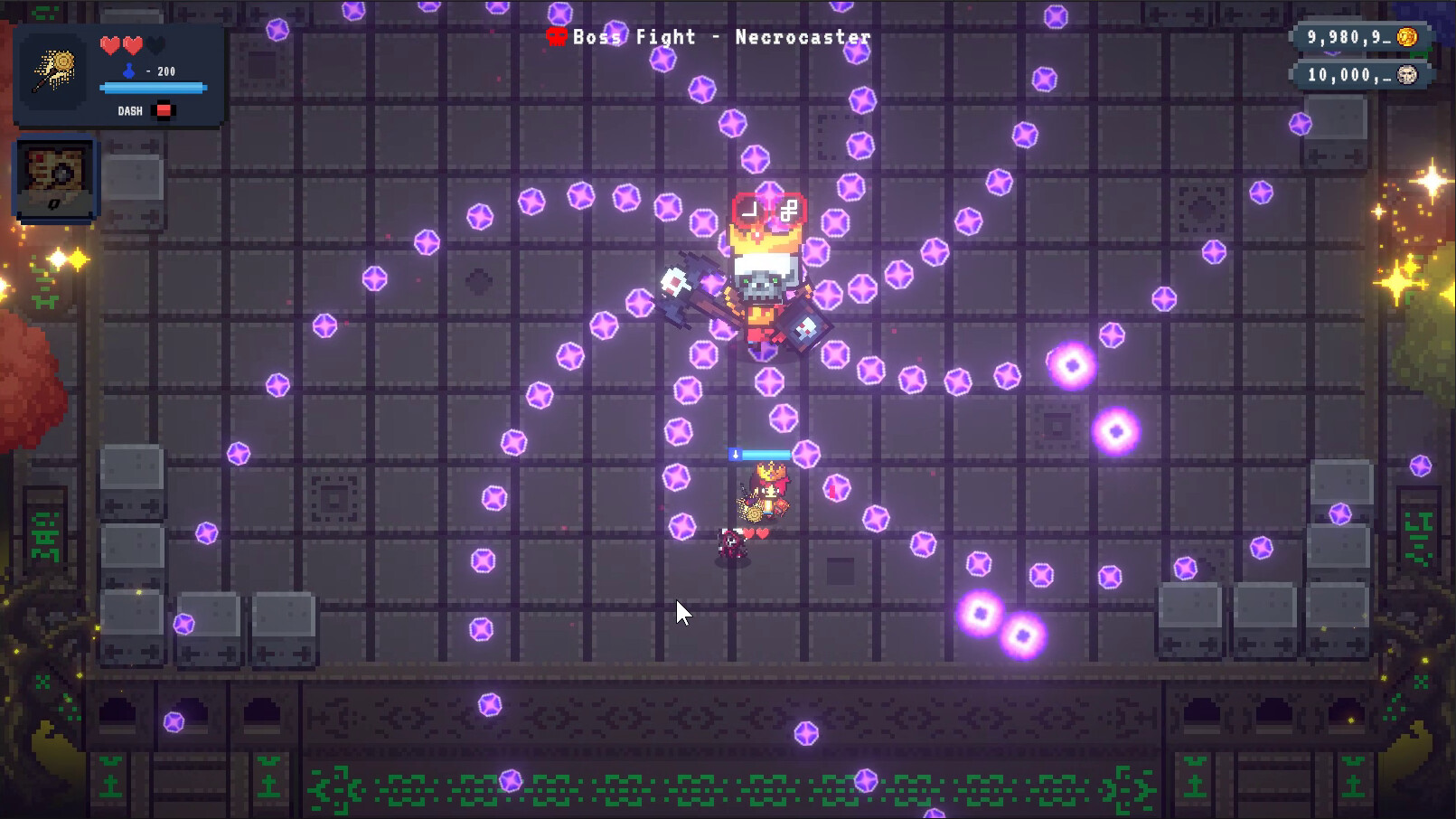Click the red DASH ability indicator
Screen dimensions: 1456x819
coord(164,110)
